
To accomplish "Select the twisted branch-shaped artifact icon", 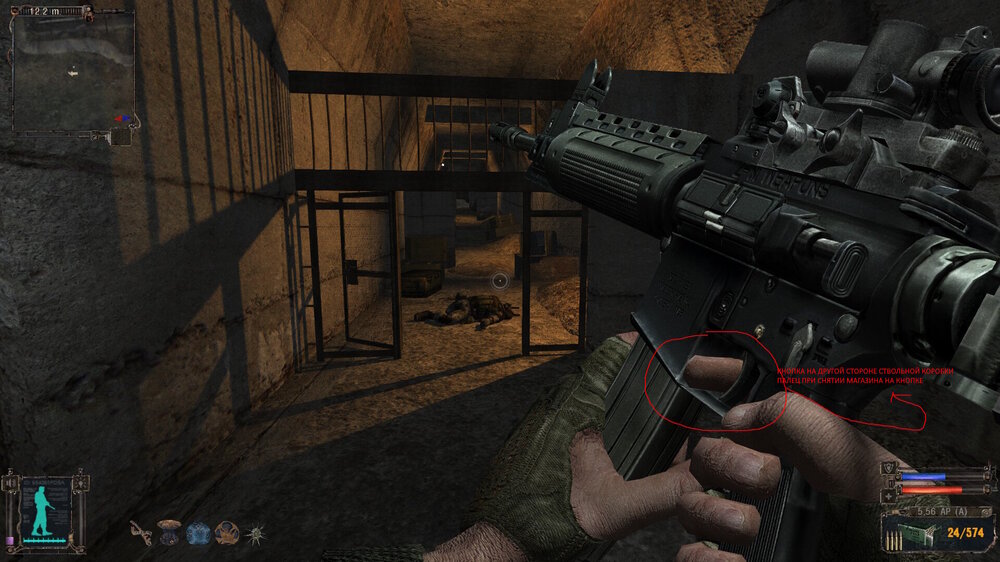I will click(141, 533).
